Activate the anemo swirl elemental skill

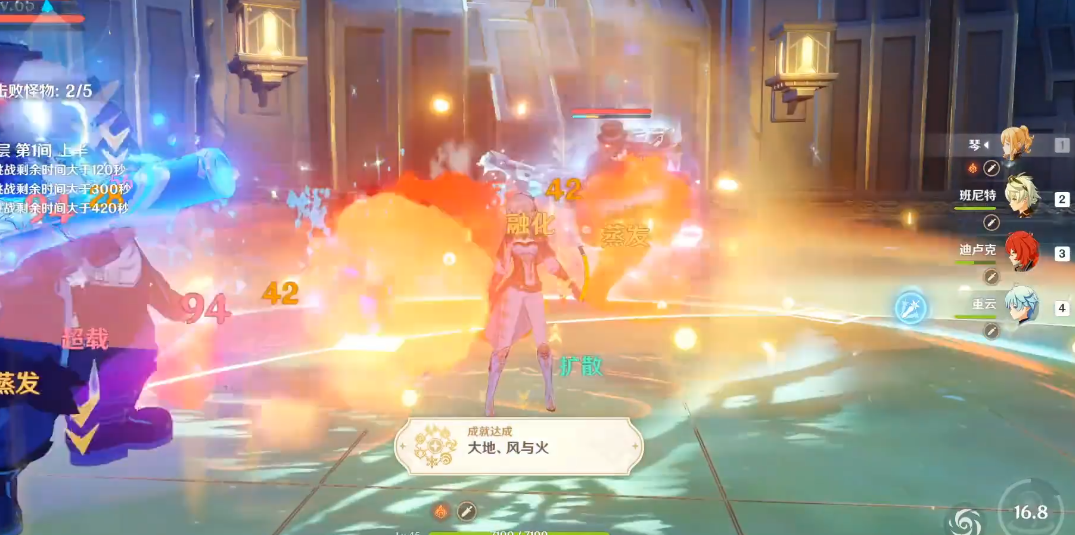click(967, 518)
